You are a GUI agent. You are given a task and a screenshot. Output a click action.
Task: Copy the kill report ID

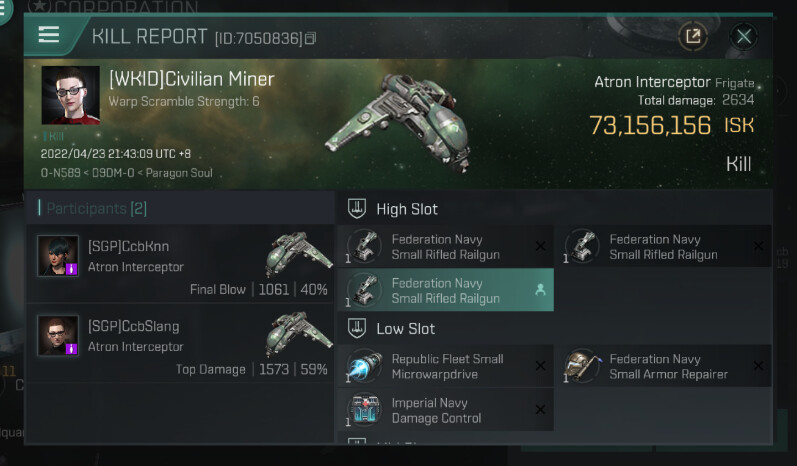(311, 38)
